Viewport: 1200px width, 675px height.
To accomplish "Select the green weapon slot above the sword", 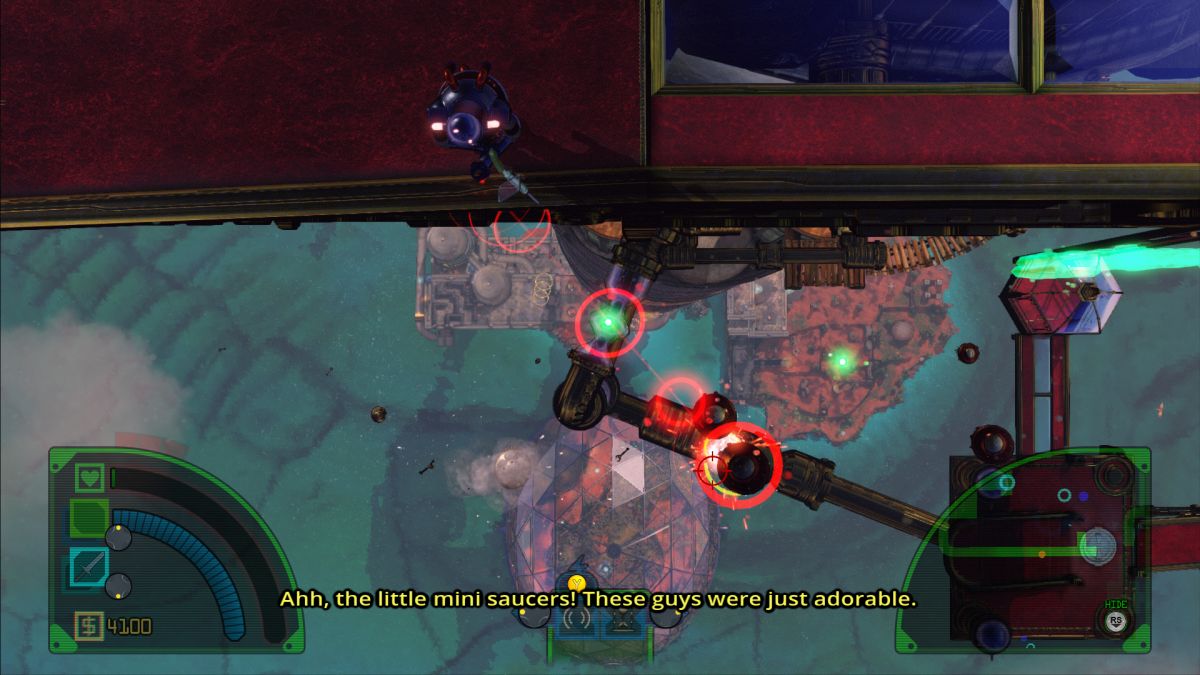I will pos(89,520).
